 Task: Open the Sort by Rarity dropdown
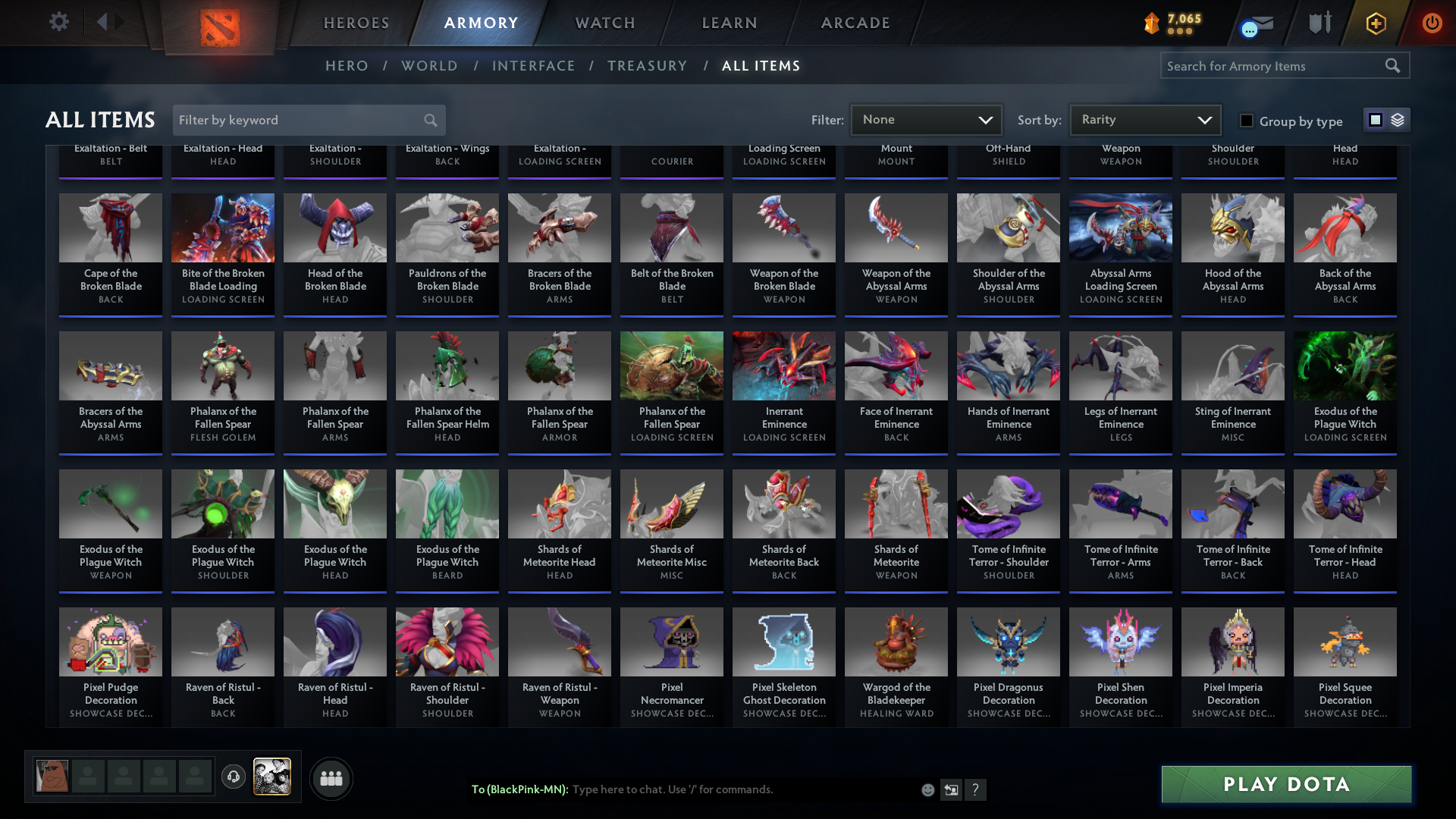pos(1144,119)
